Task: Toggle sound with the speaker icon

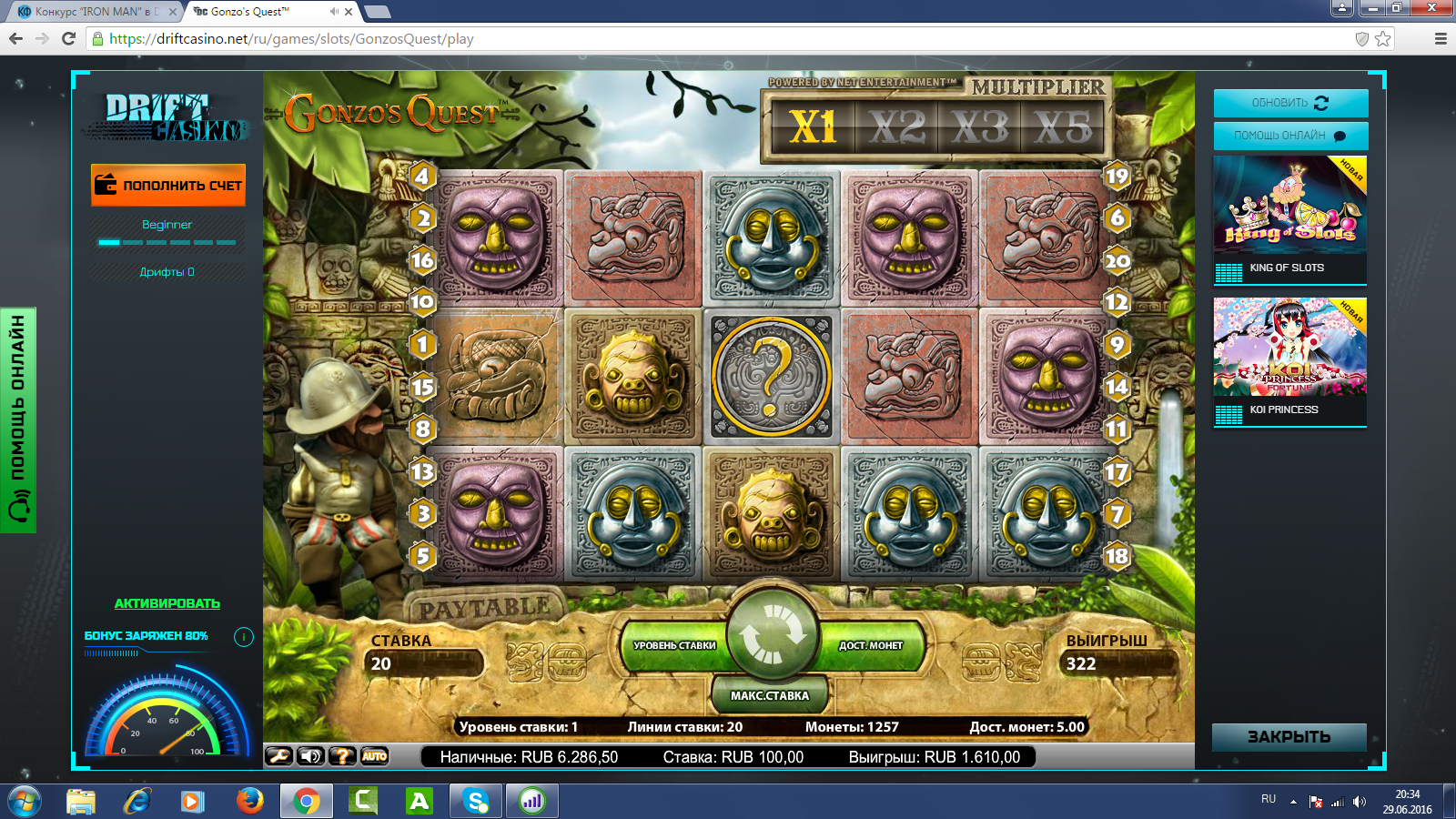Action: (310, 756)
